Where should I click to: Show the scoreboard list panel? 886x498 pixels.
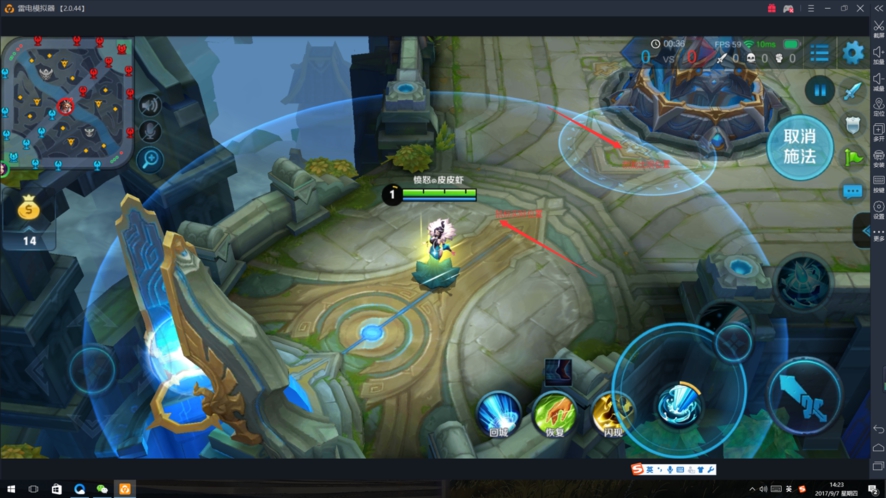820,53
